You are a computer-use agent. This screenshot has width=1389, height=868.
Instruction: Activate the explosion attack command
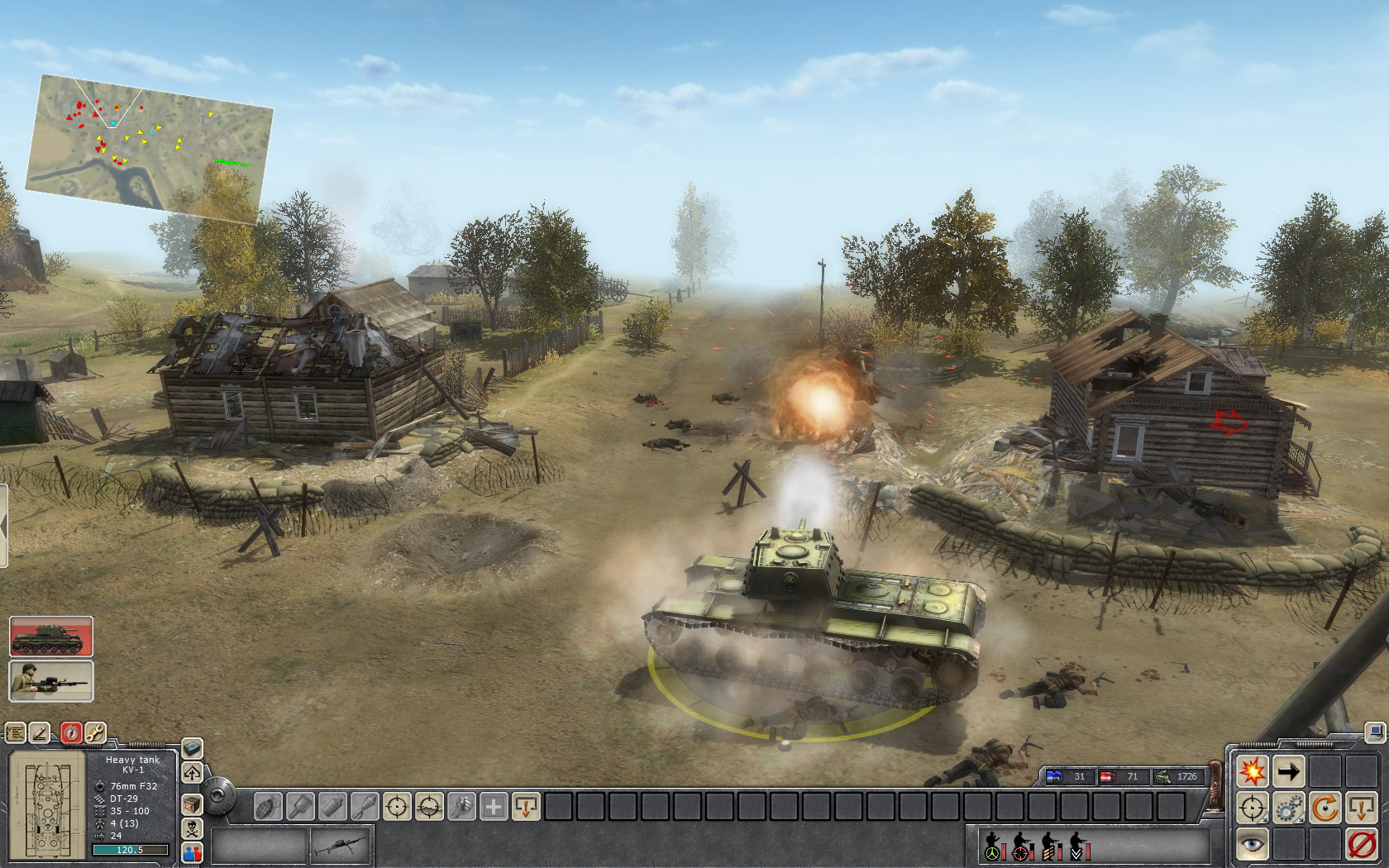point(1252,772)
